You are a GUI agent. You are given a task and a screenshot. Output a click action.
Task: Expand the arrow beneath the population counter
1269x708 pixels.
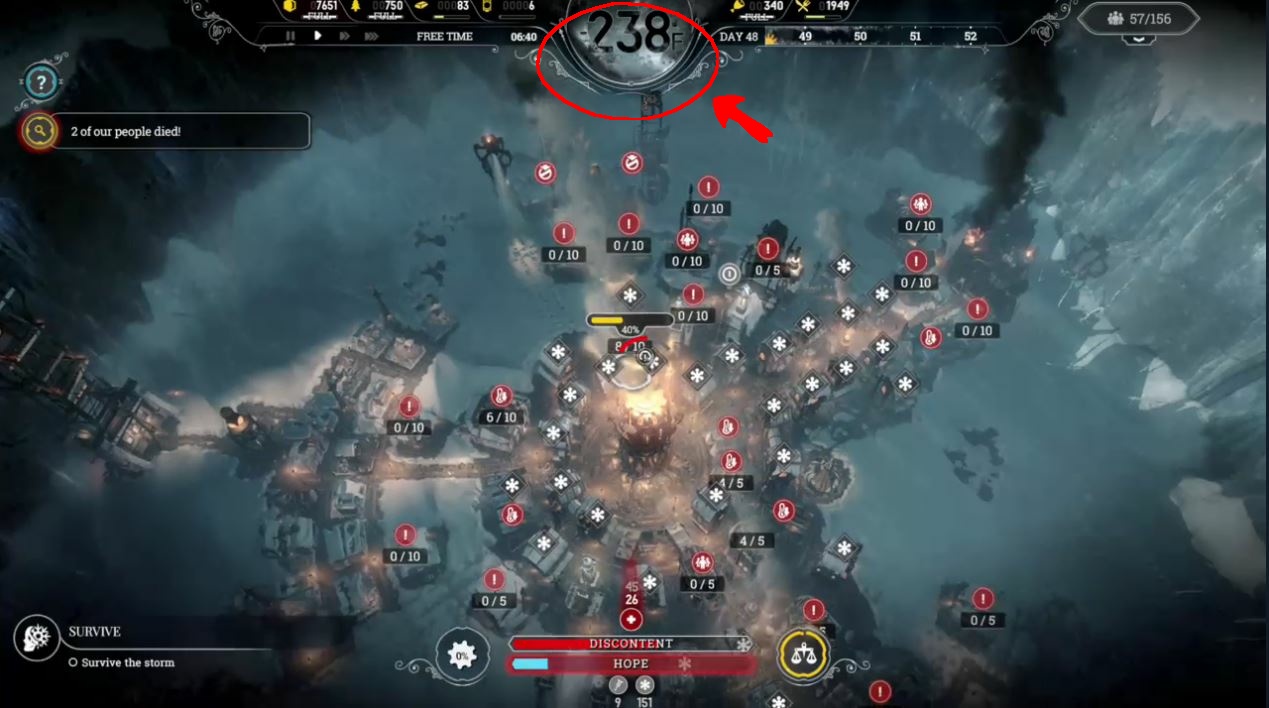[x=1138, y=40]
